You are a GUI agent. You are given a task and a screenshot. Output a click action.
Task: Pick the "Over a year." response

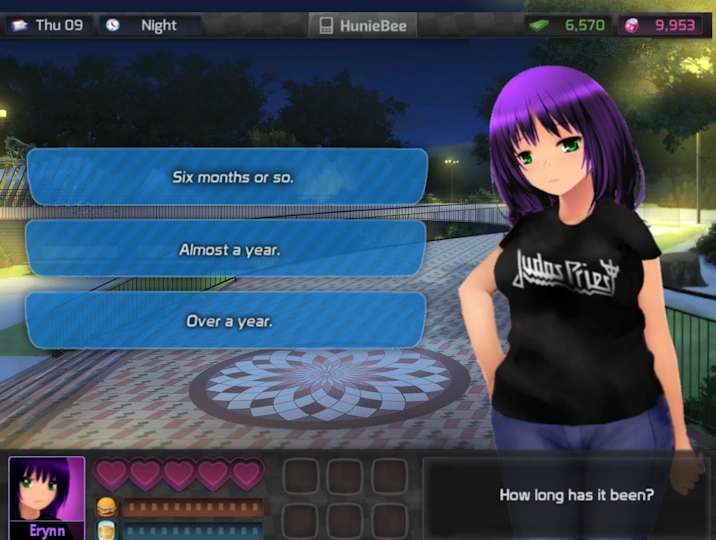coord(227,321)
